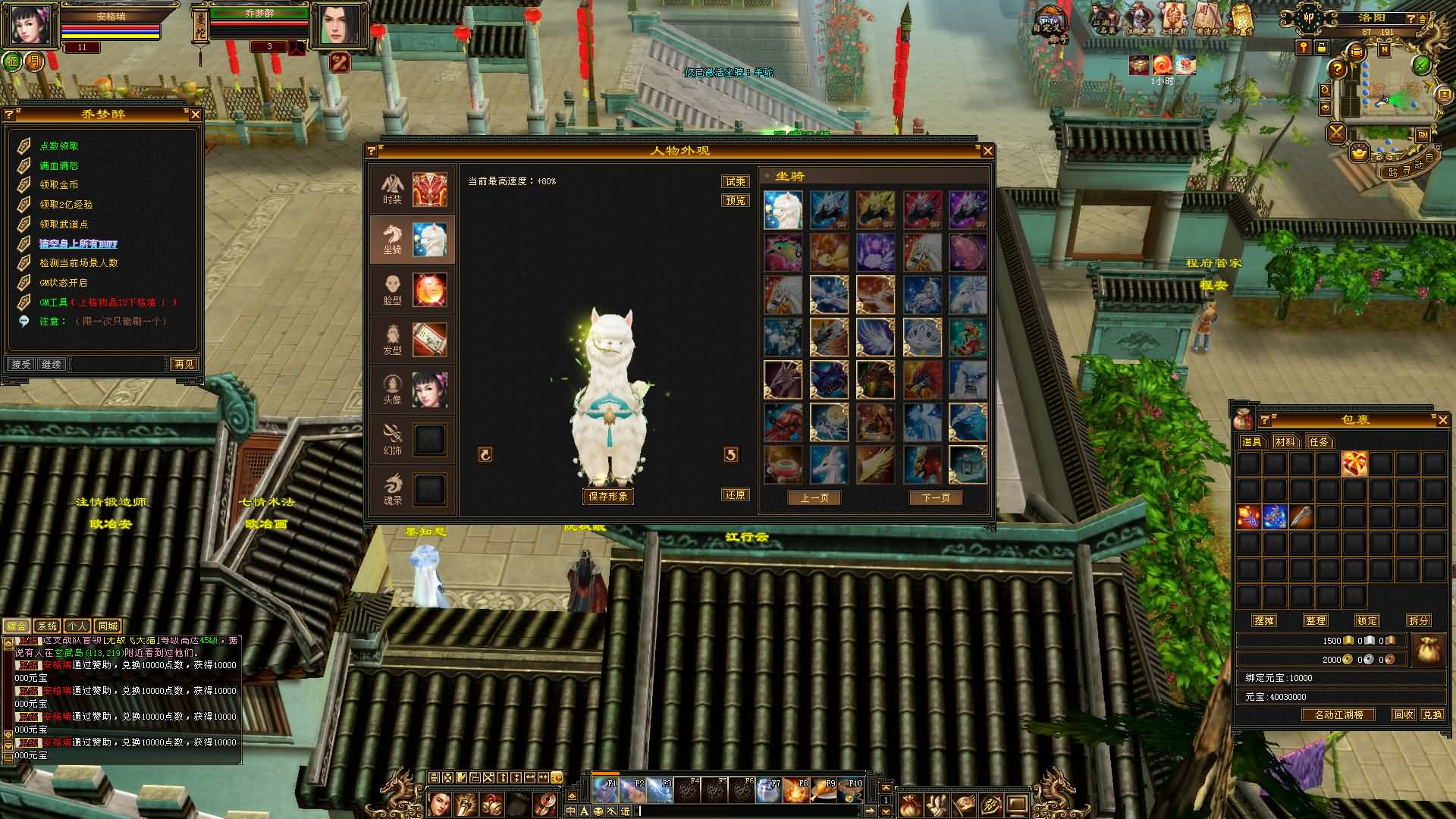Close the 人物外观 appearance window
Image resolution: width=1456 pixels, height=819 pixels.
click(x=987, y=151)
